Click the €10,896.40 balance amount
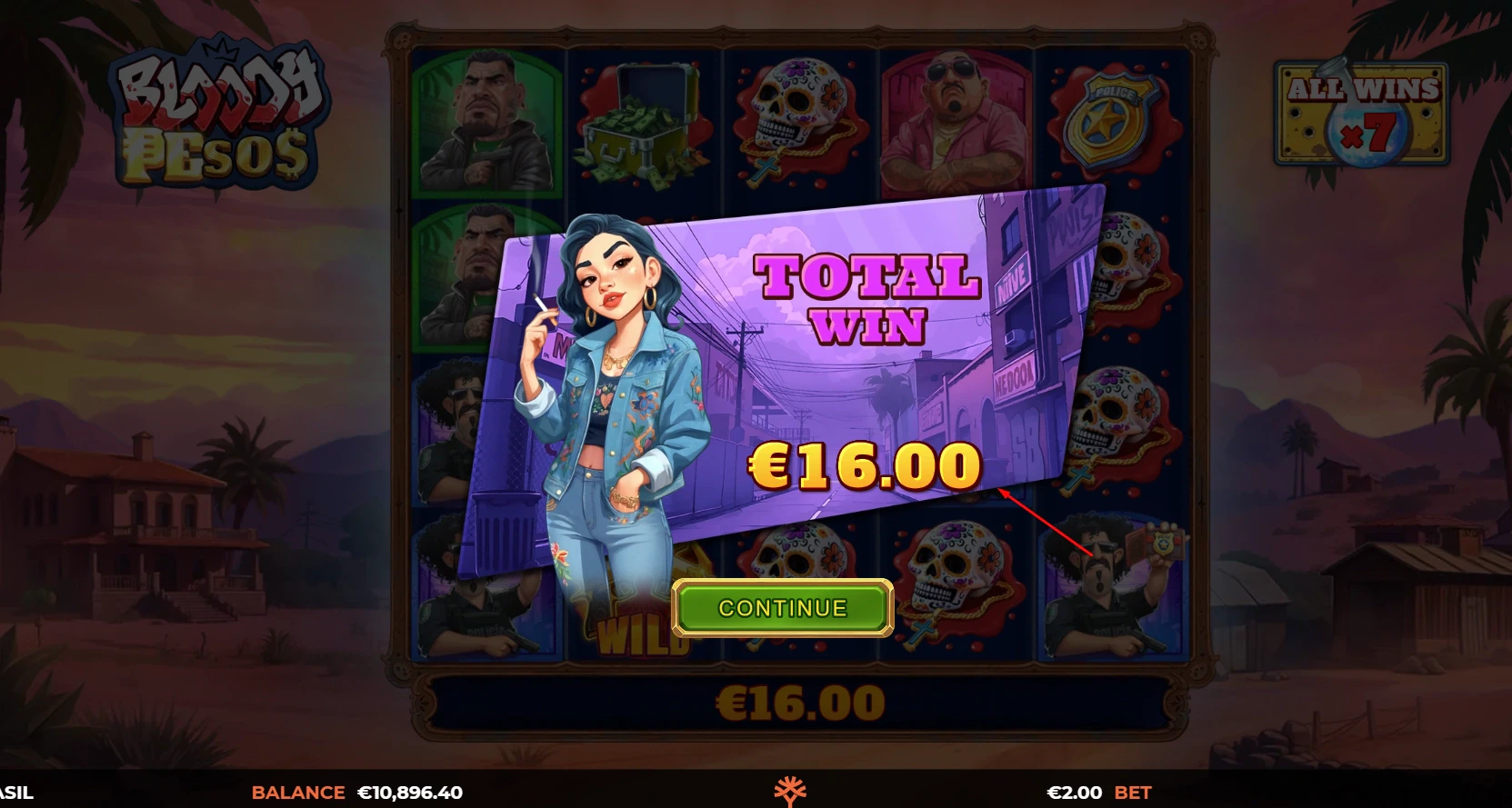Image resolution: width=1512 pixels, height=808 pixels. tap(411, 792)
